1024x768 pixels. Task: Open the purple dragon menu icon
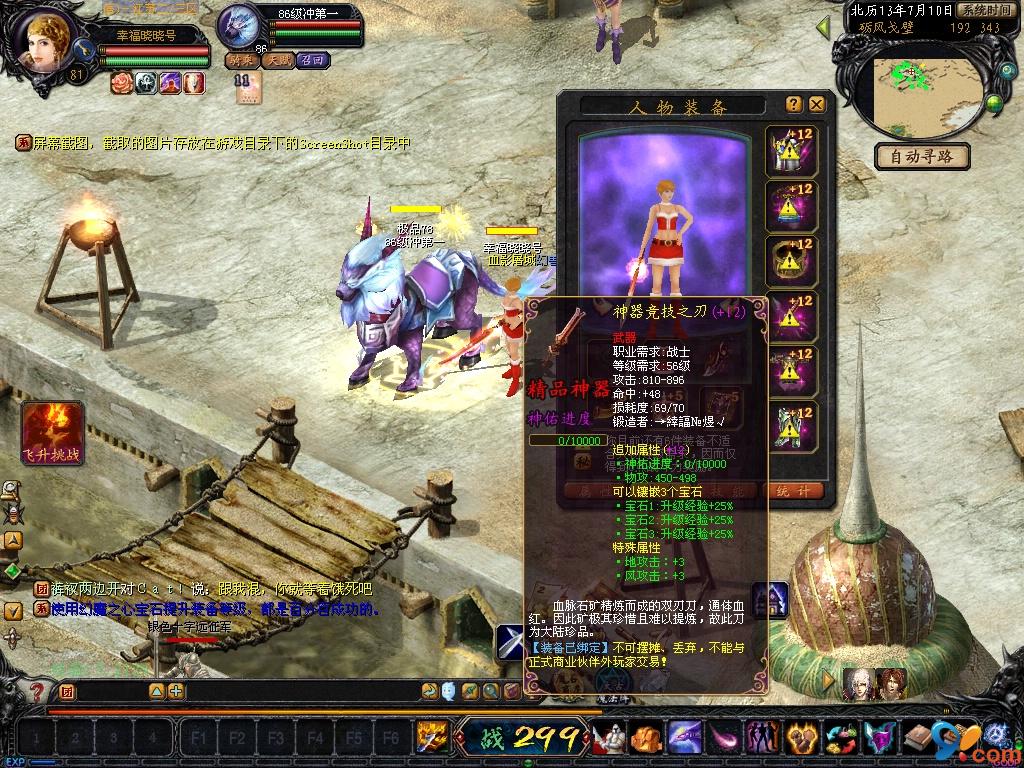coord(684,739)
